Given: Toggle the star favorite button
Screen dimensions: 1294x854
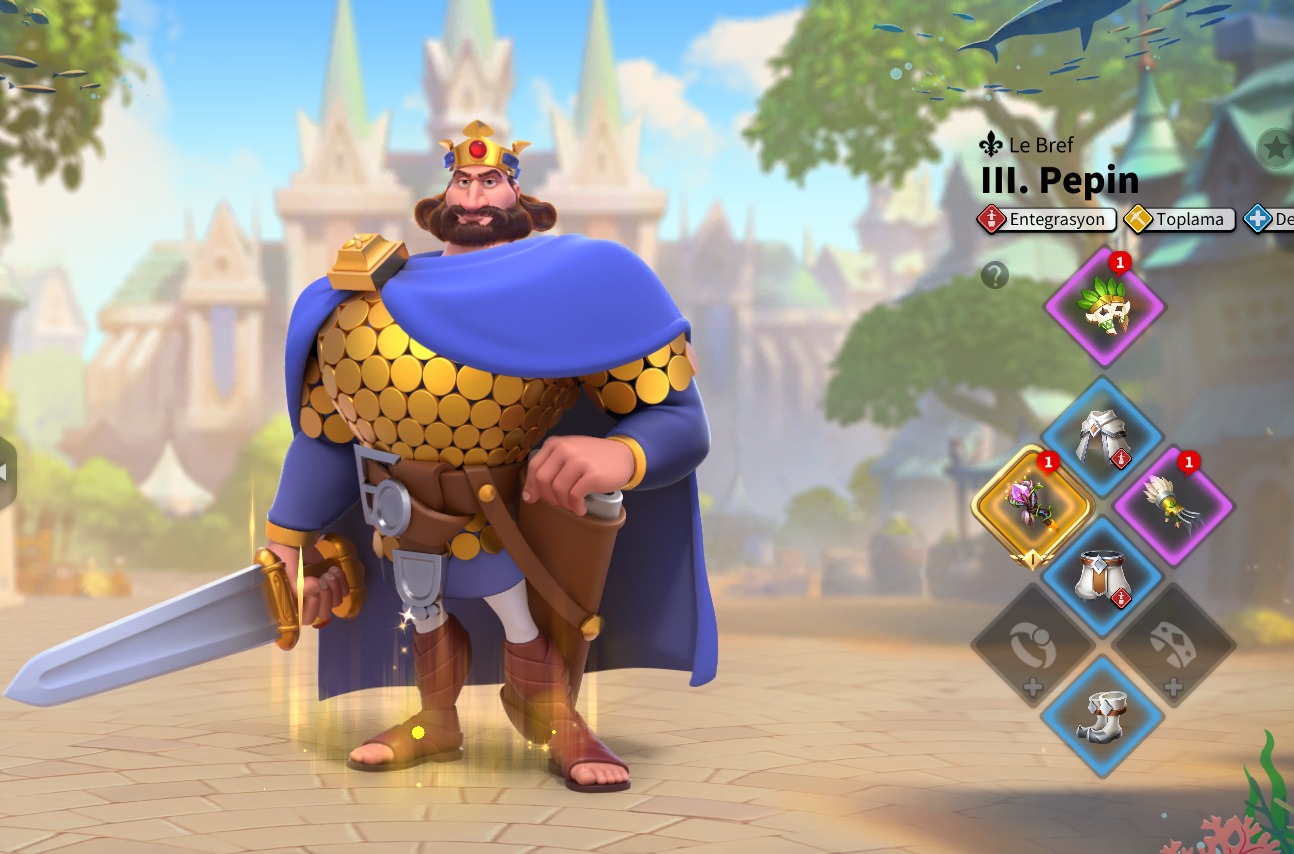Looking at the screenshot, I should click(1276, 148).
